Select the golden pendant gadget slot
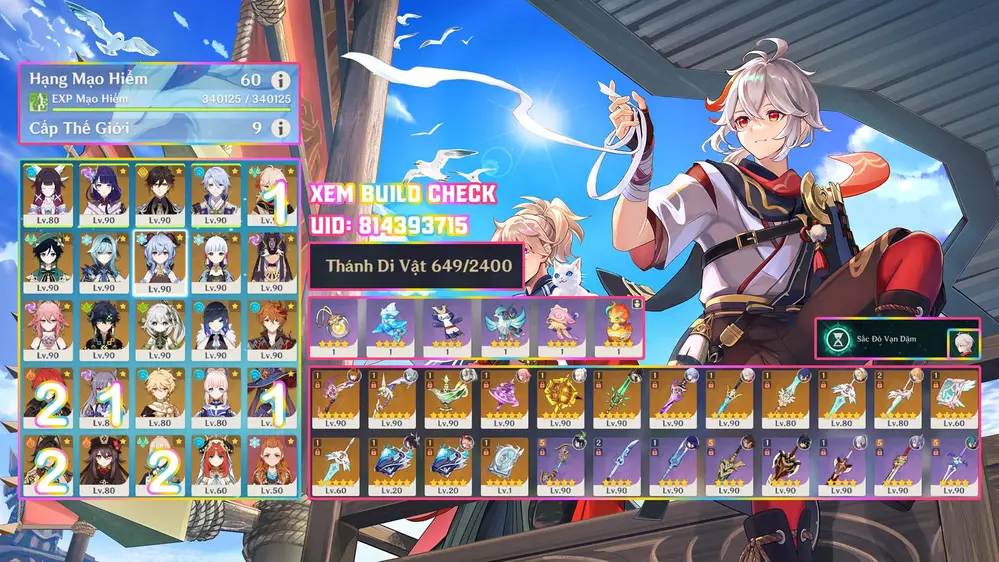Viewport: 999px width, 562px height. point(335,327)
